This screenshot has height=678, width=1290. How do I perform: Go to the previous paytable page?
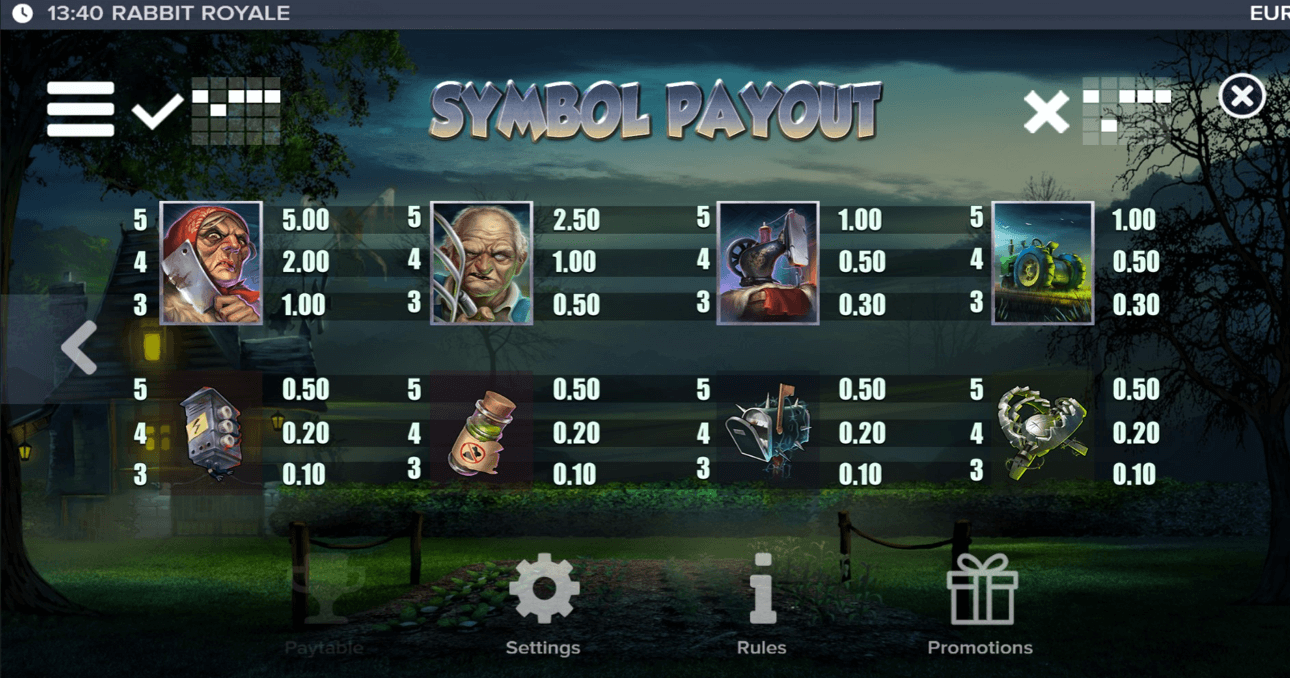pyautogui.click(x=79, y=348)
